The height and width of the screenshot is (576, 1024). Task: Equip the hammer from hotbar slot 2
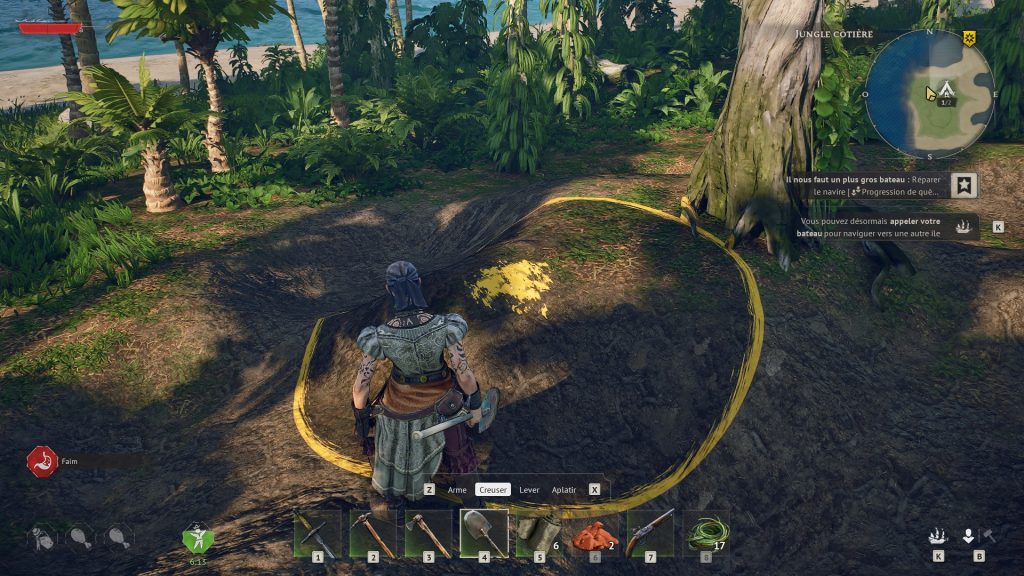pos(372,532)
